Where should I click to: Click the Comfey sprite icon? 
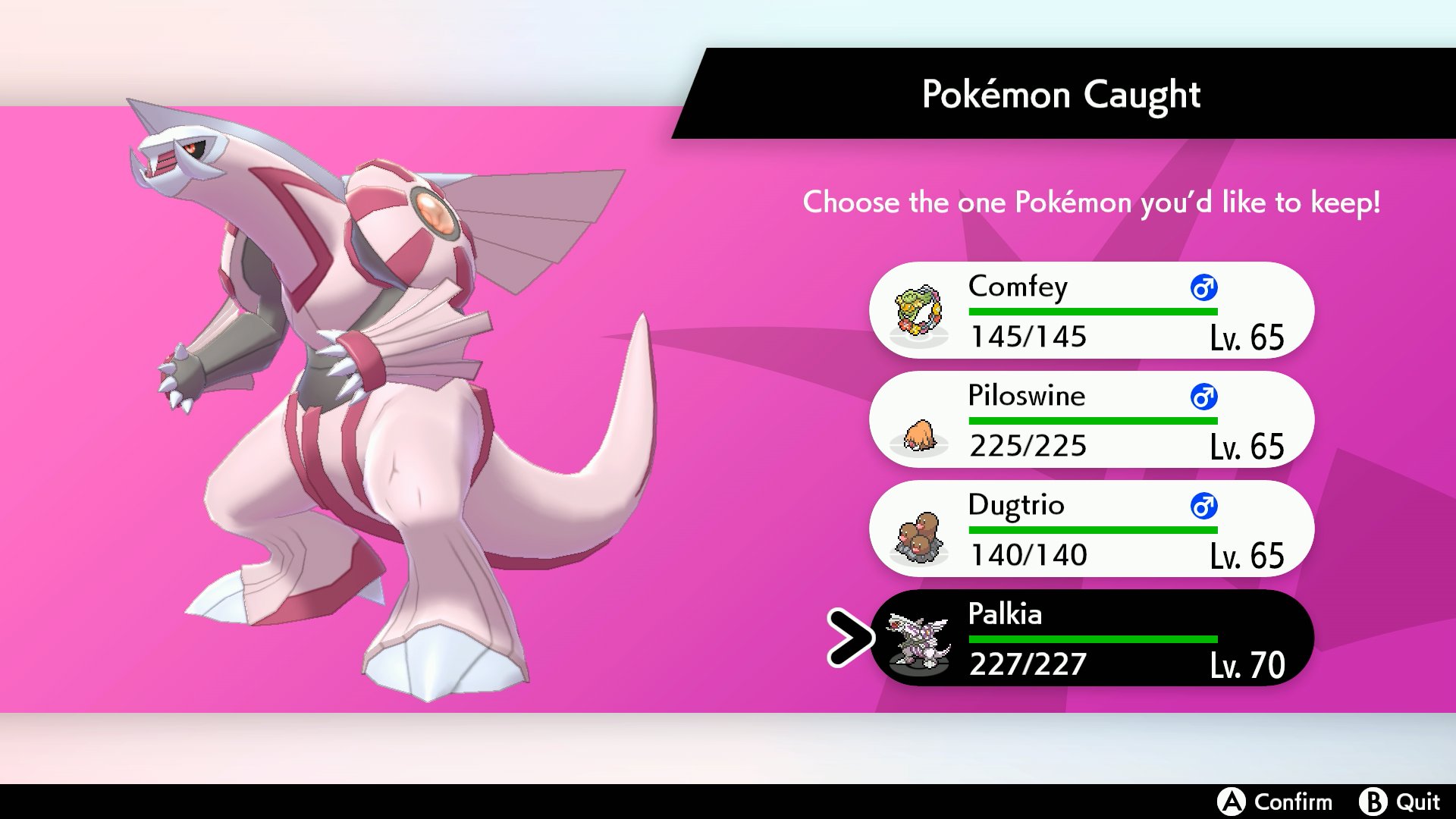click(918, 311)
